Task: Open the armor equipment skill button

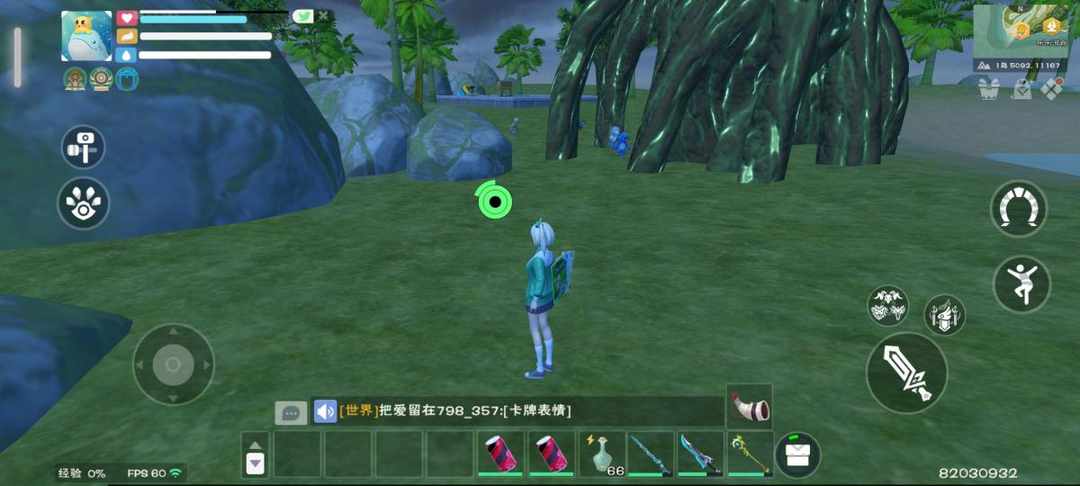Action: [x=944, y=314]
